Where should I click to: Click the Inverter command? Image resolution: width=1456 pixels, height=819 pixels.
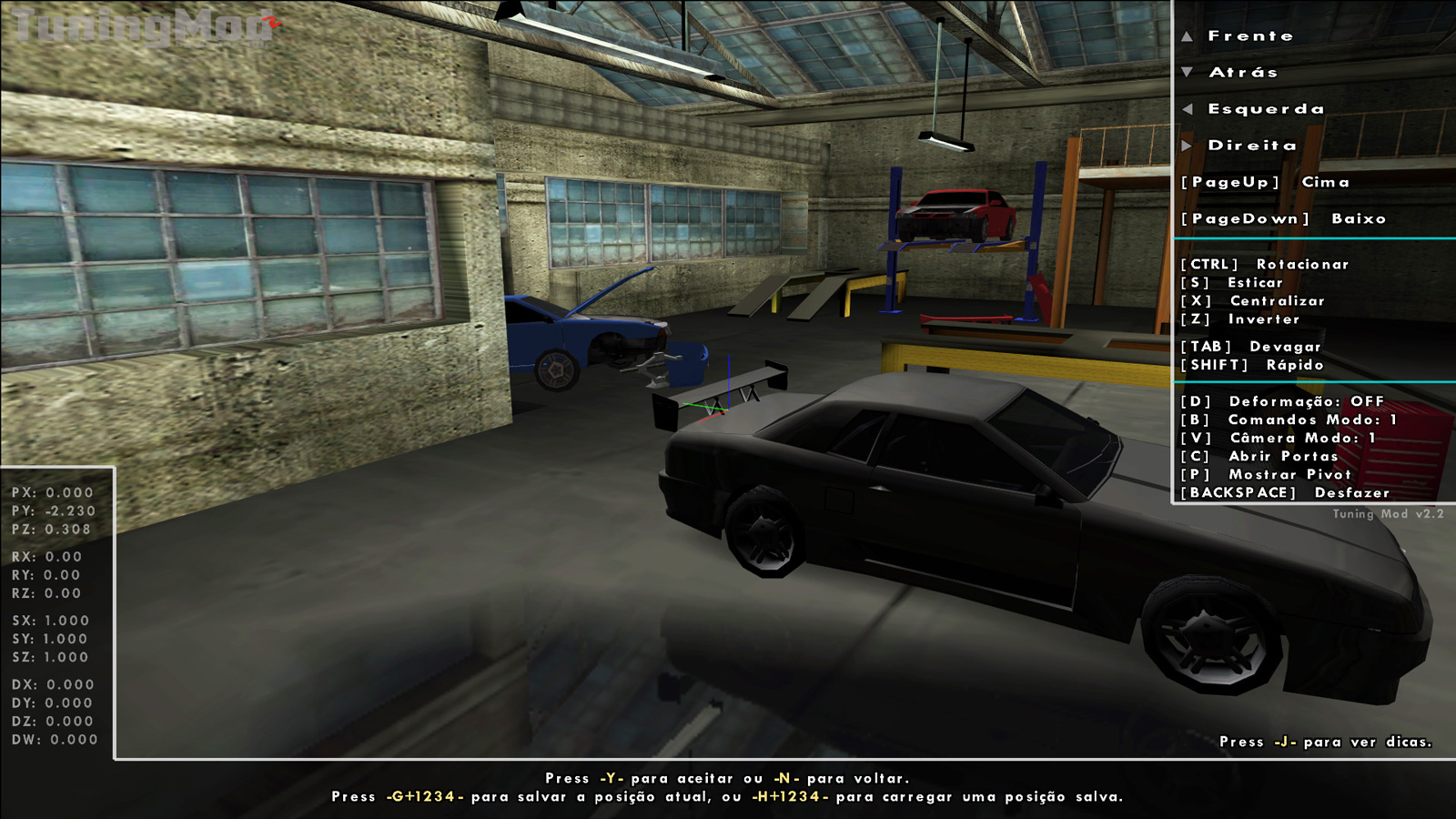pyautogui.click(x=1242, y=319)
